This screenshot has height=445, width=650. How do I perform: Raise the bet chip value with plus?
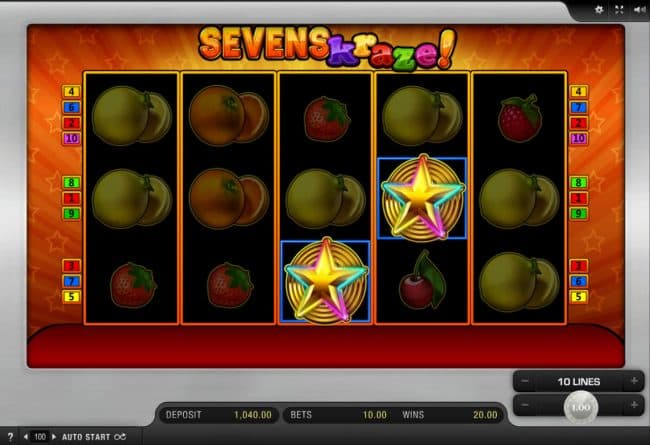click(633, 406)
